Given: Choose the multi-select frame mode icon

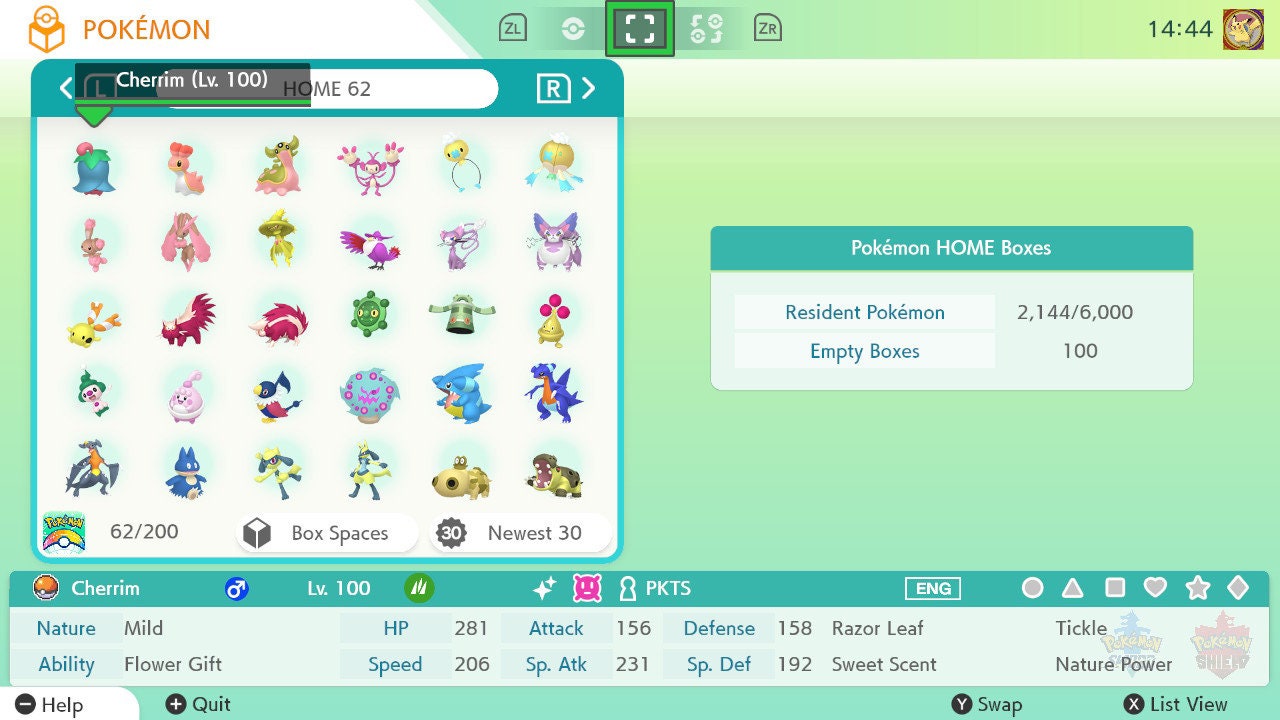Looking at the screenshot, I should 640,29.
